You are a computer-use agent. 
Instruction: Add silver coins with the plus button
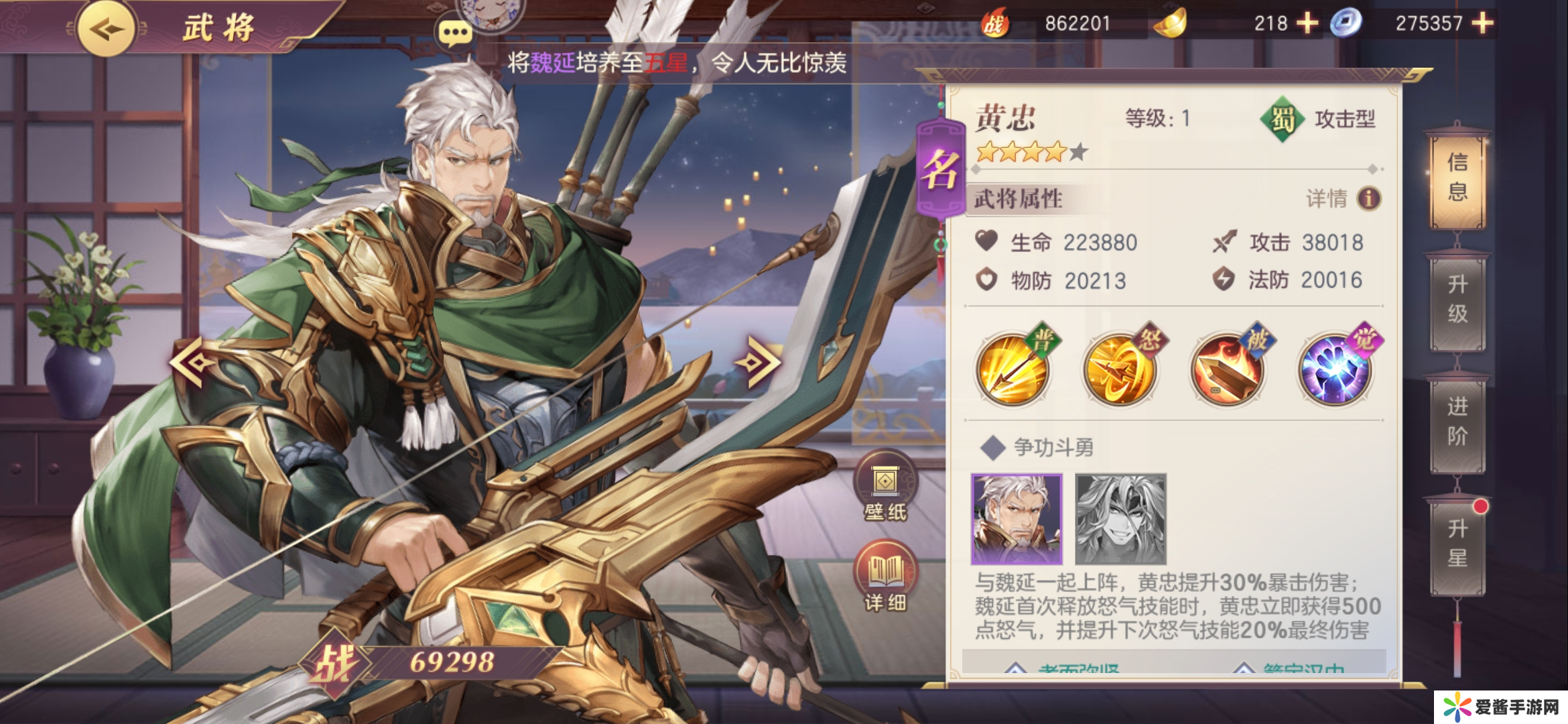click(1482, 23)
